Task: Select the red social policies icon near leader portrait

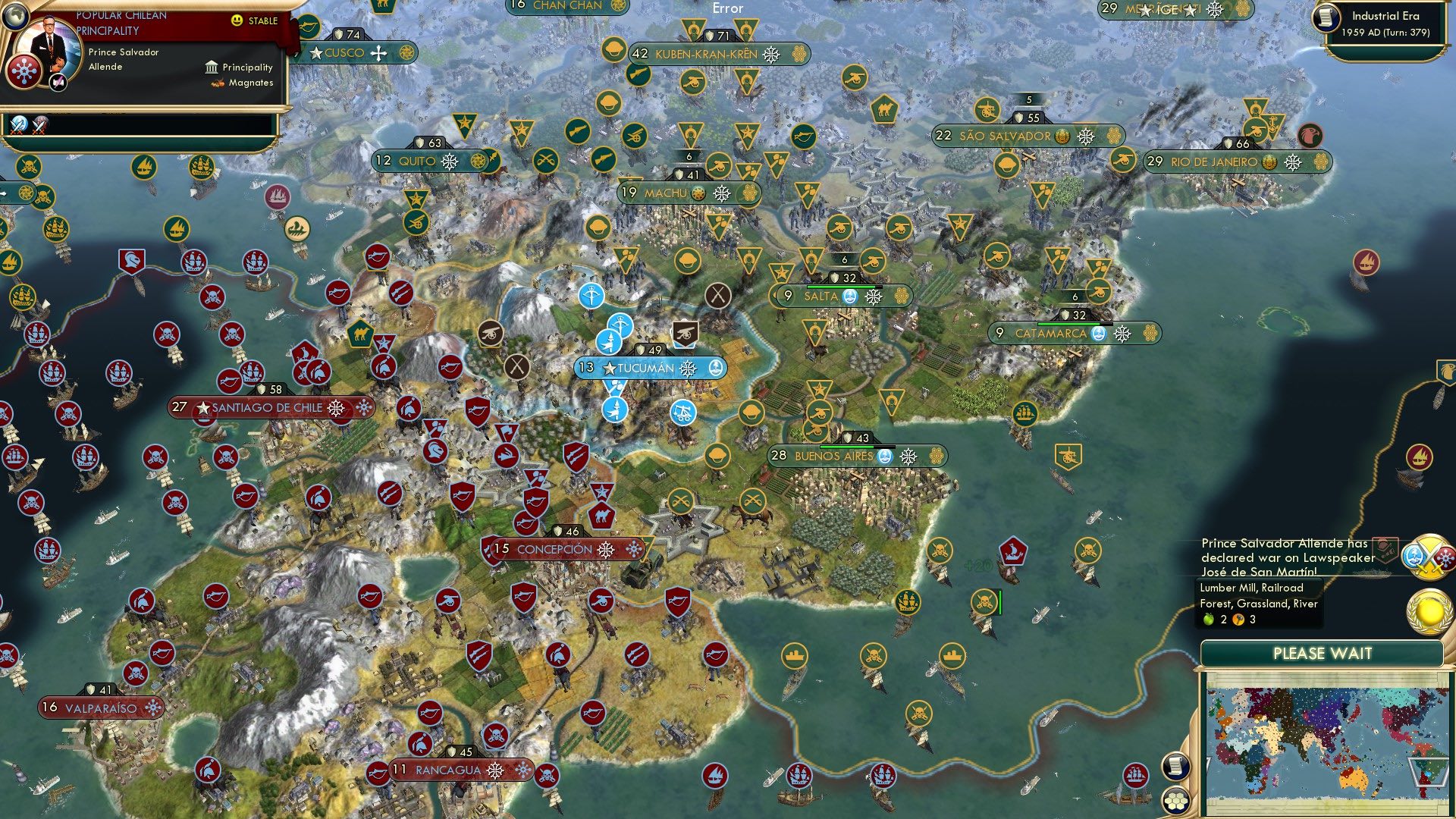Action: pos(23,70)
